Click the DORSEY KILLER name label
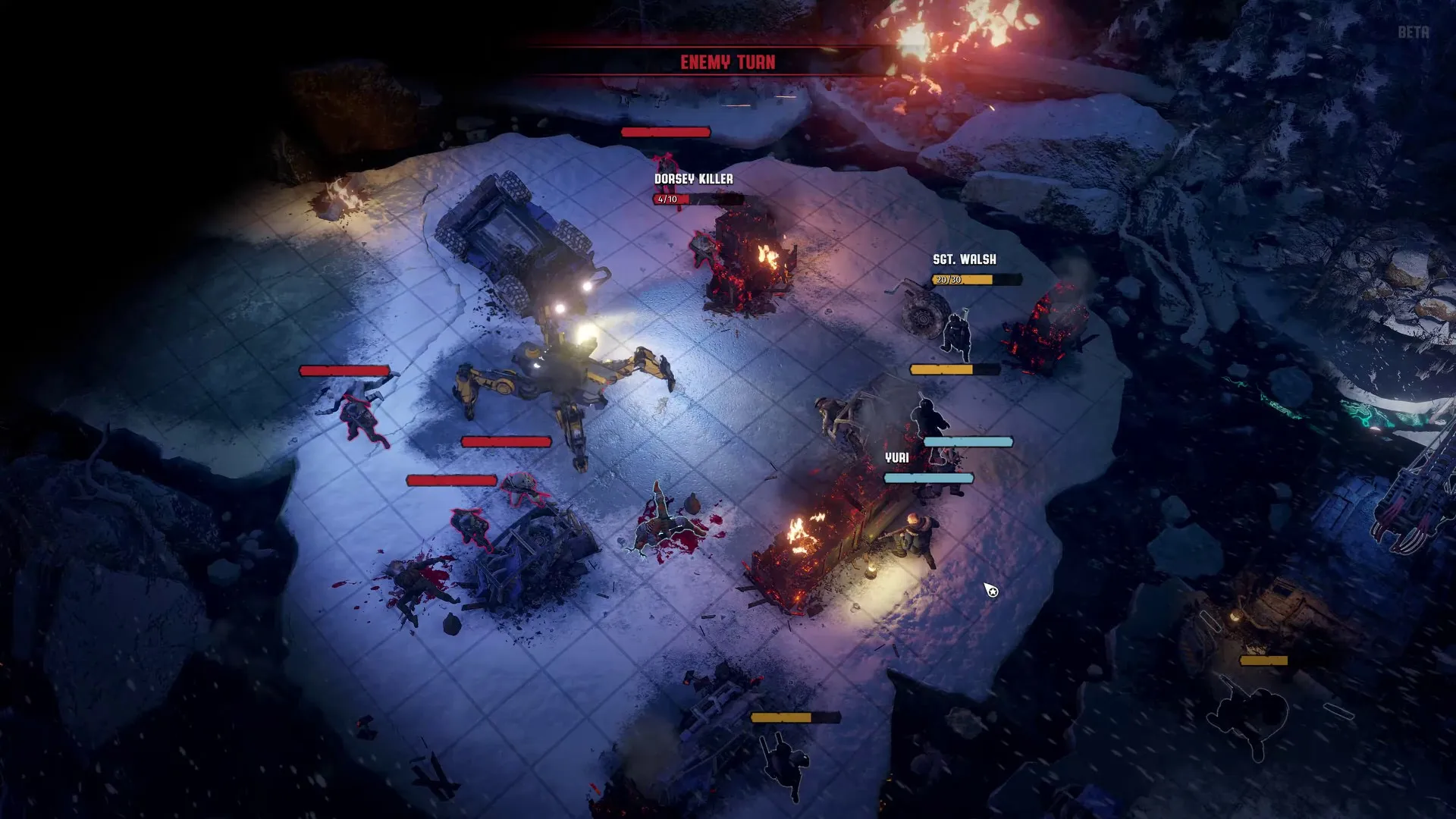This screenshot has width=1456, height=819. point(693,180)
